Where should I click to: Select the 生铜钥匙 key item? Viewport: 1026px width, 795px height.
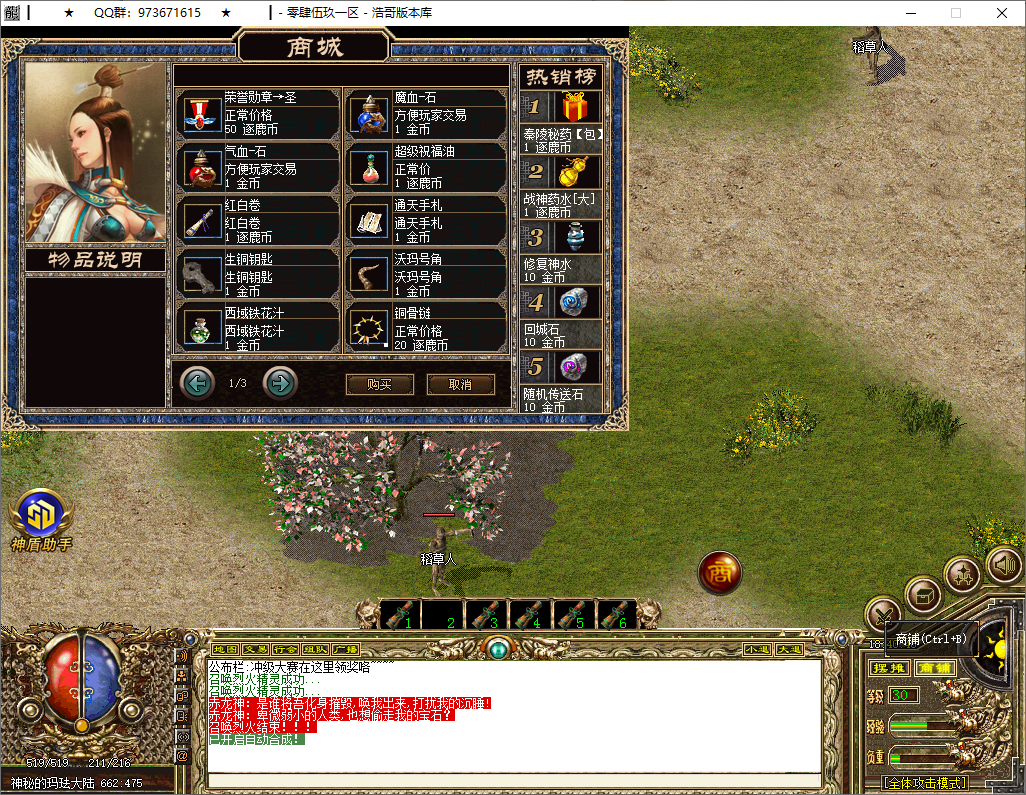(x=203, y=277)
